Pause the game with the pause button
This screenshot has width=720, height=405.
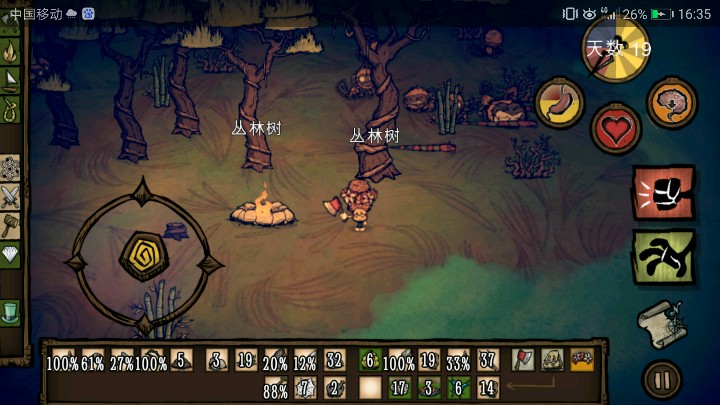tap(661, 379)
